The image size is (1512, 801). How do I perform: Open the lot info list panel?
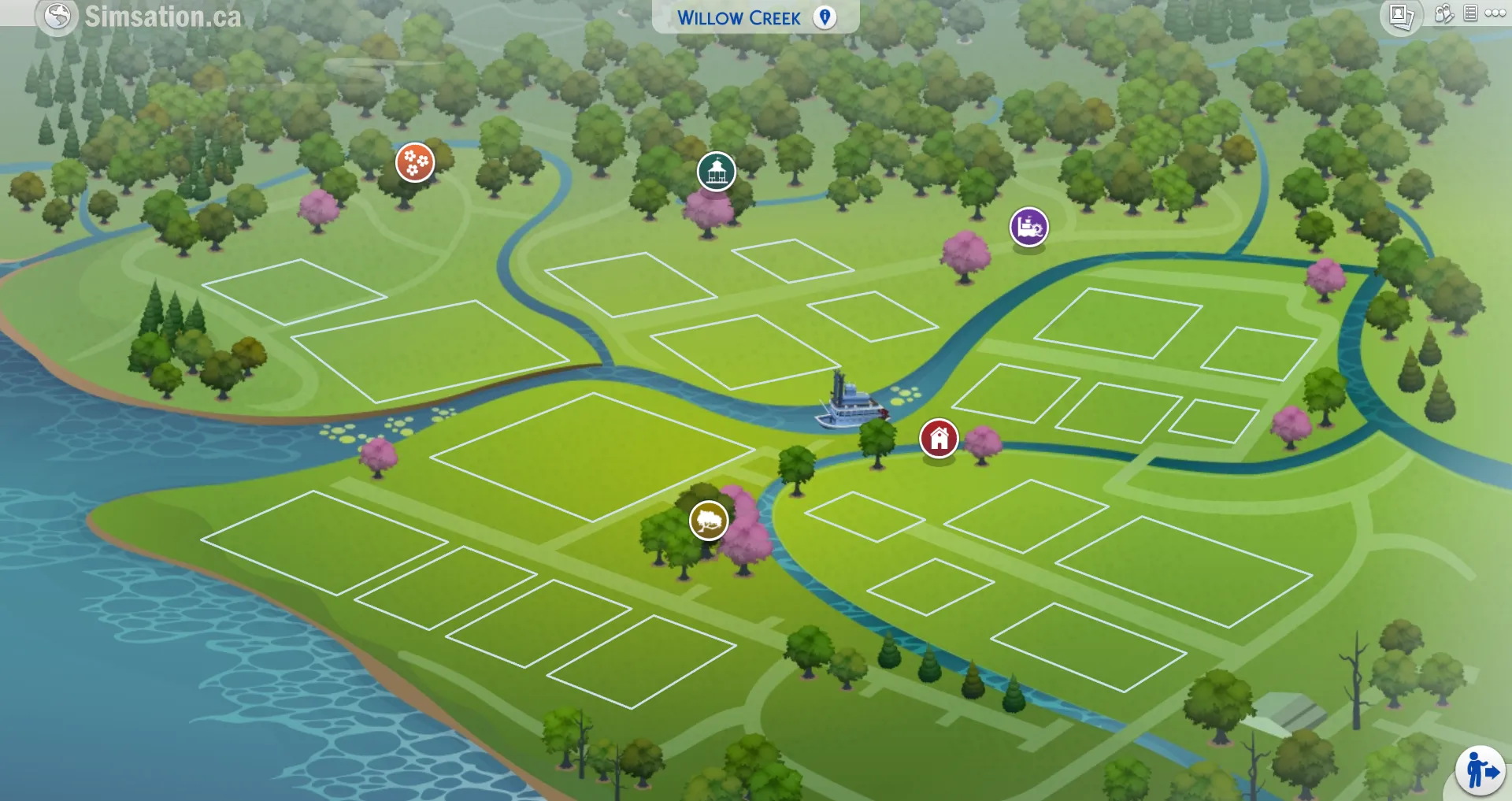pyautogui.click(x=1469, y=13)
